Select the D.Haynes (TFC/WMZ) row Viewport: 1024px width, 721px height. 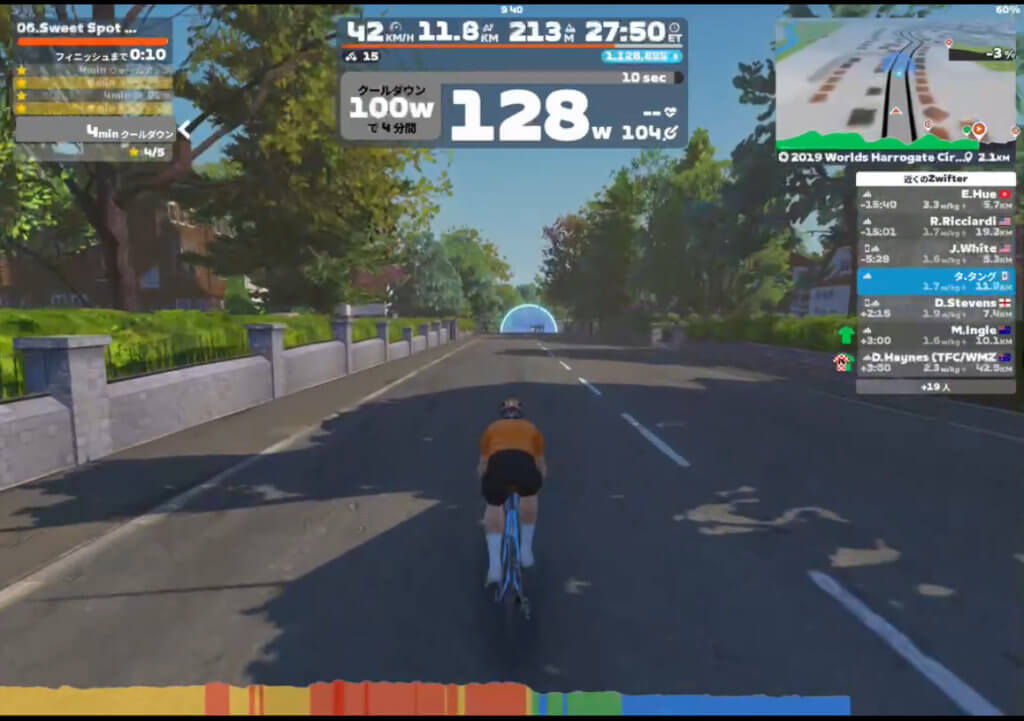(935, 362)
